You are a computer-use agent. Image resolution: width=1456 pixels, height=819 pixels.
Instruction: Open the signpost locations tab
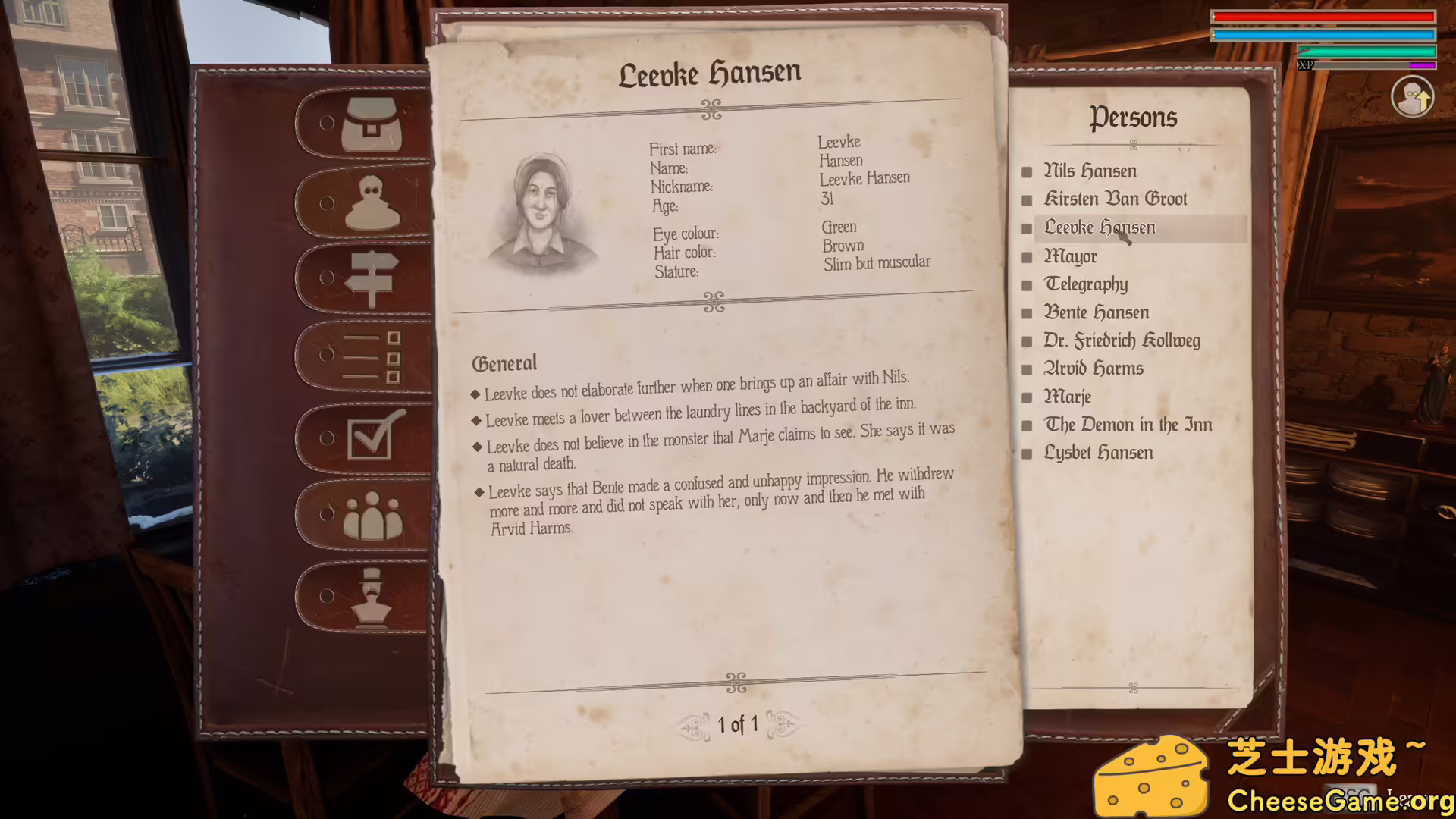(371, 279)
